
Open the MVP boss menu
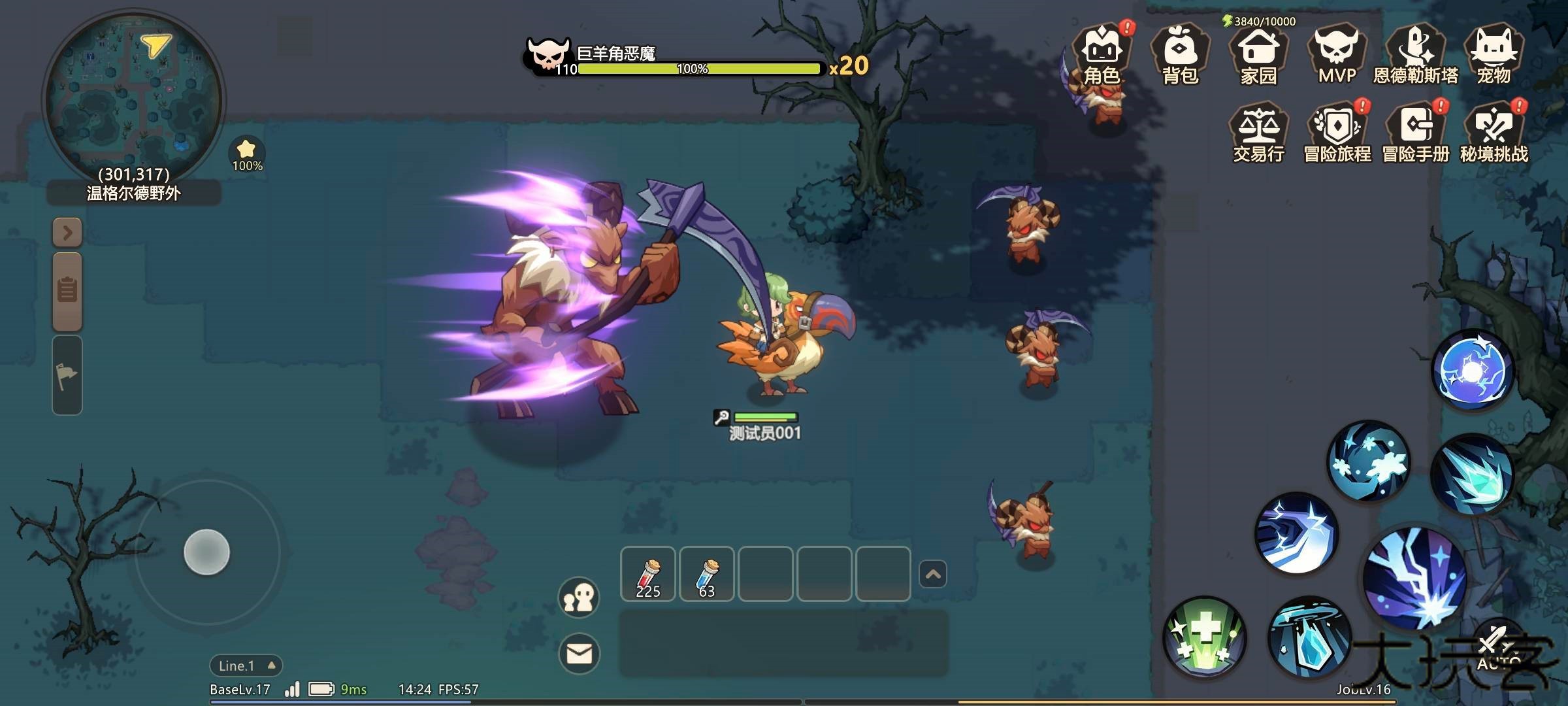(x=1337, y=56)
